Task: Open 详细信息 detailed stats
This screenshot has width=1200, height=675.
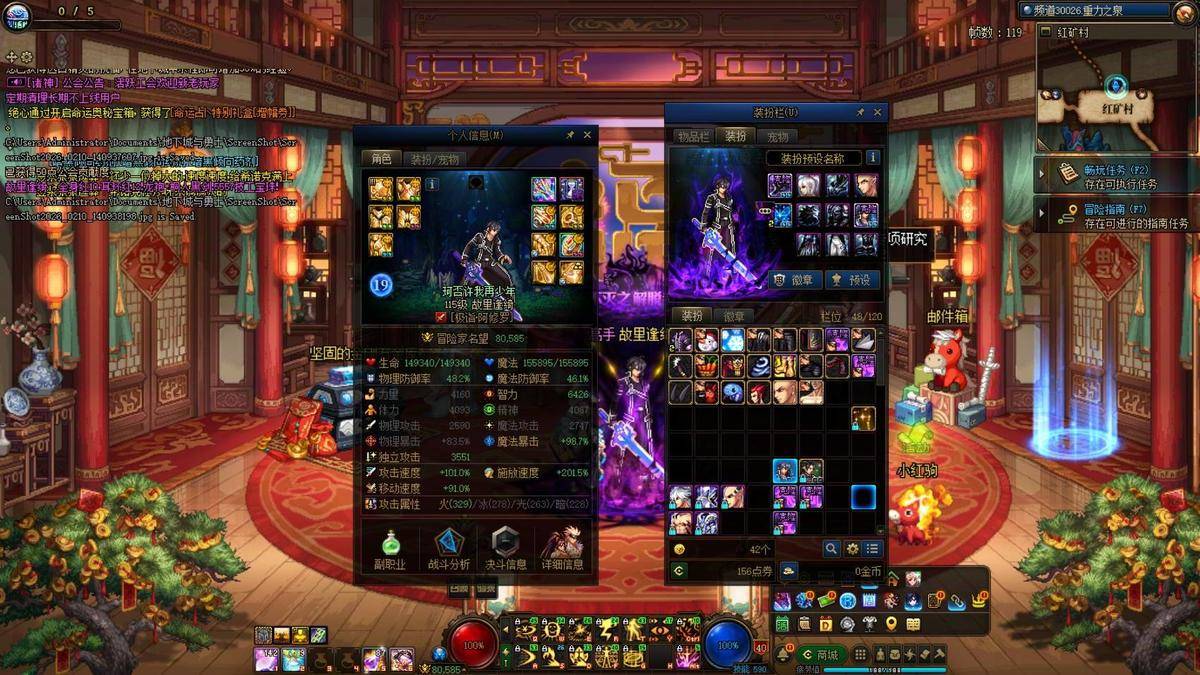Action: coord(562,550)
